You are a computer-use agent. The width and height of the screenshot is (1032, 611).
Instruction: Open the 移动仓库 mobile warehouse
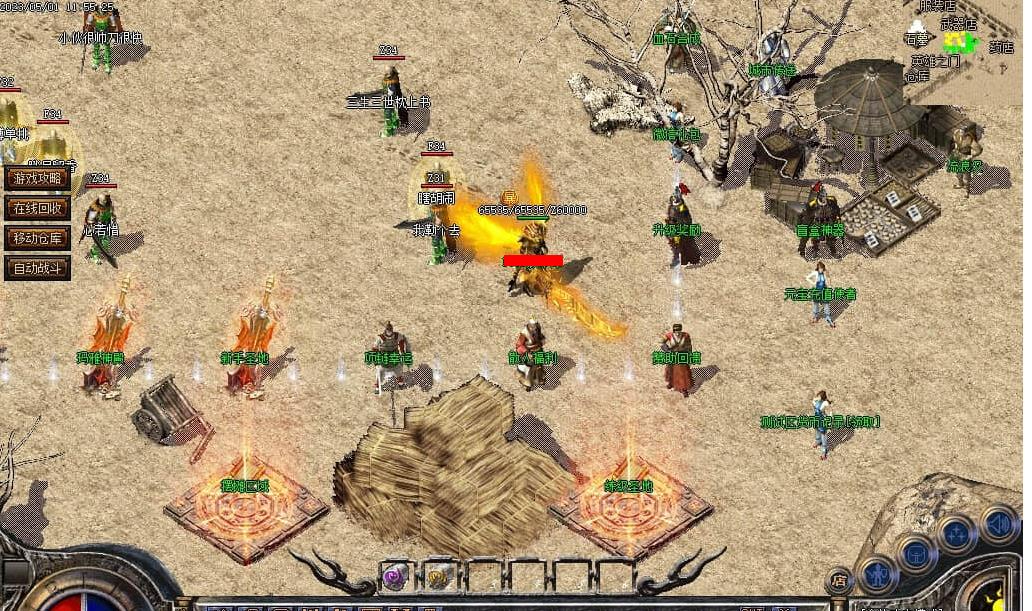pyautogui.click(x=37, y=238)
